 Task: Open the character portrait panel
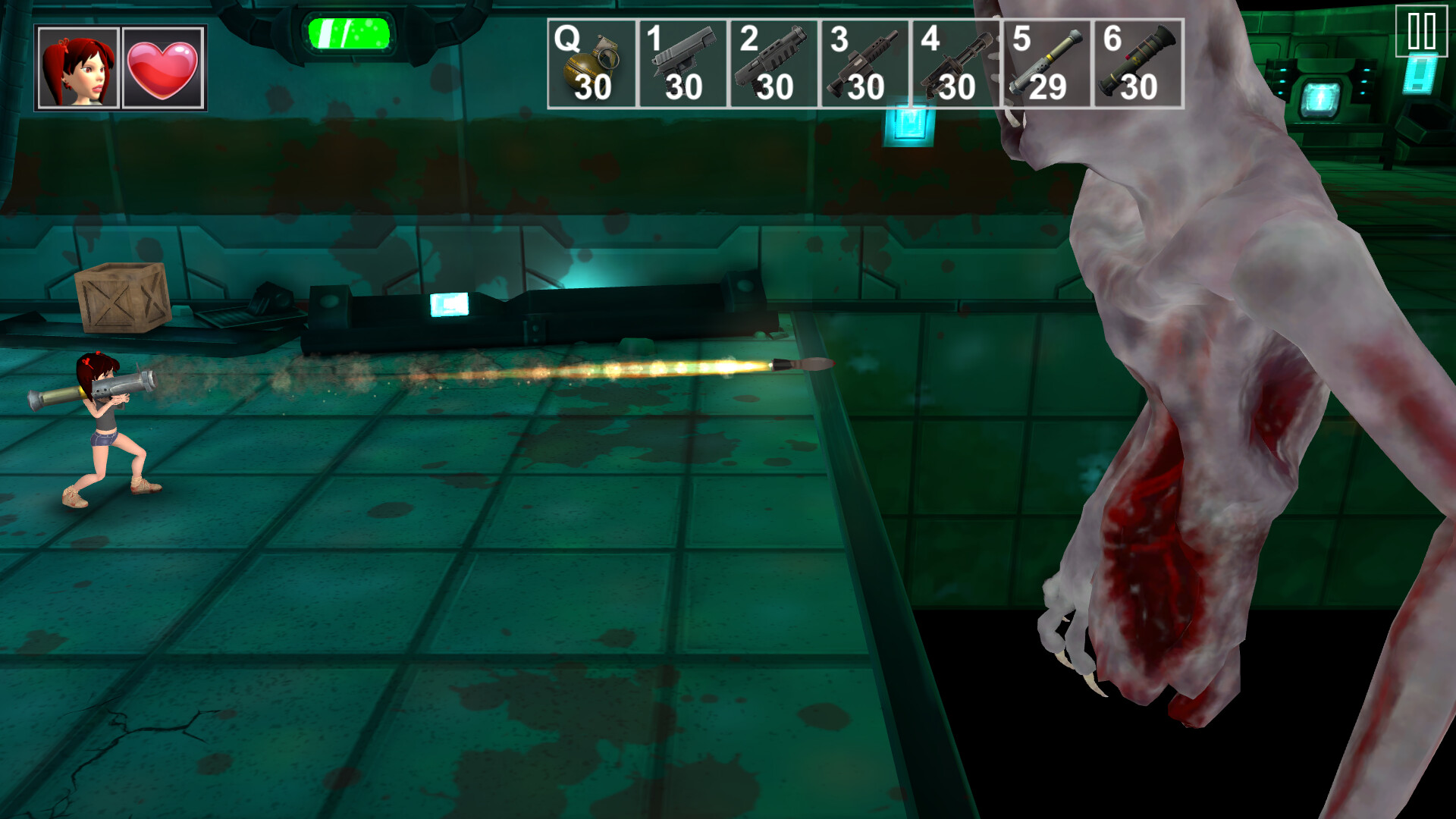coord(76,67)
